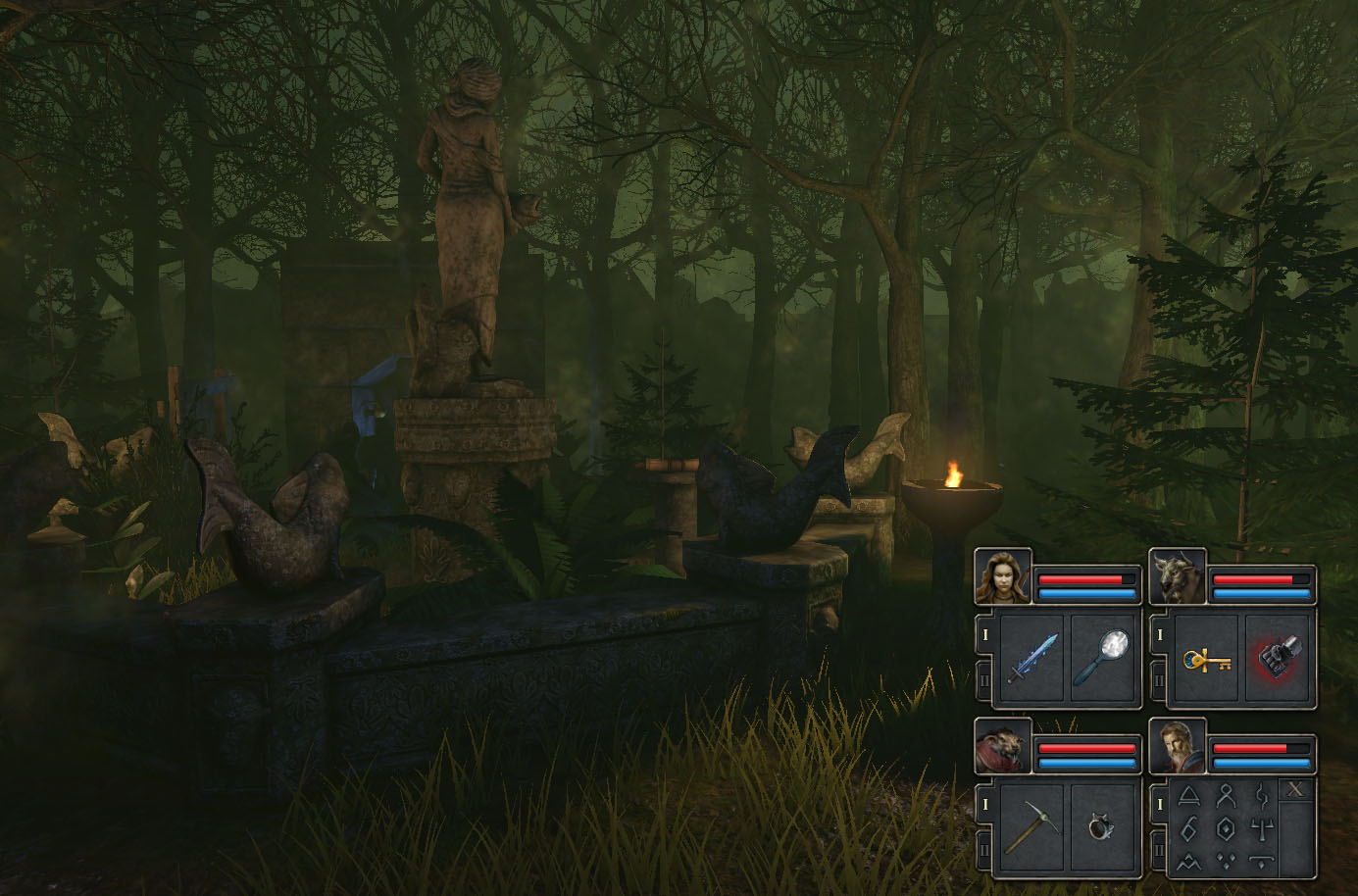Click the ratling champion portrait
Image resolution: width=1358 pixels, height=896 pixels.
1003,746
